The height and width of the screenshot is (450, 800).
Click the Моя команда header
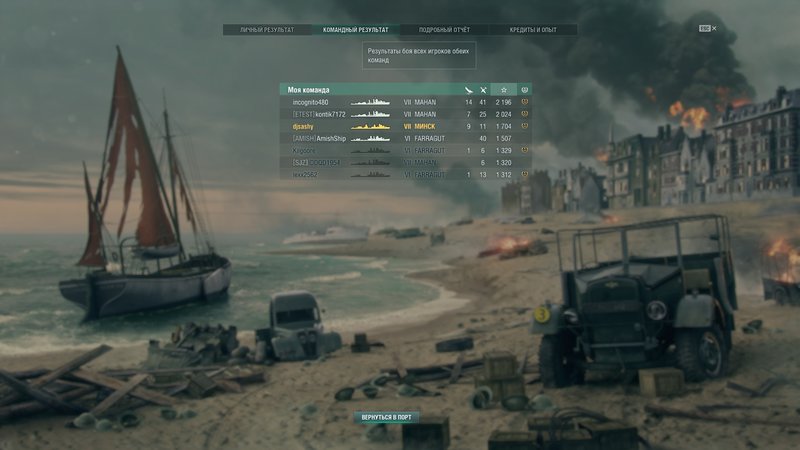[309, 90]
